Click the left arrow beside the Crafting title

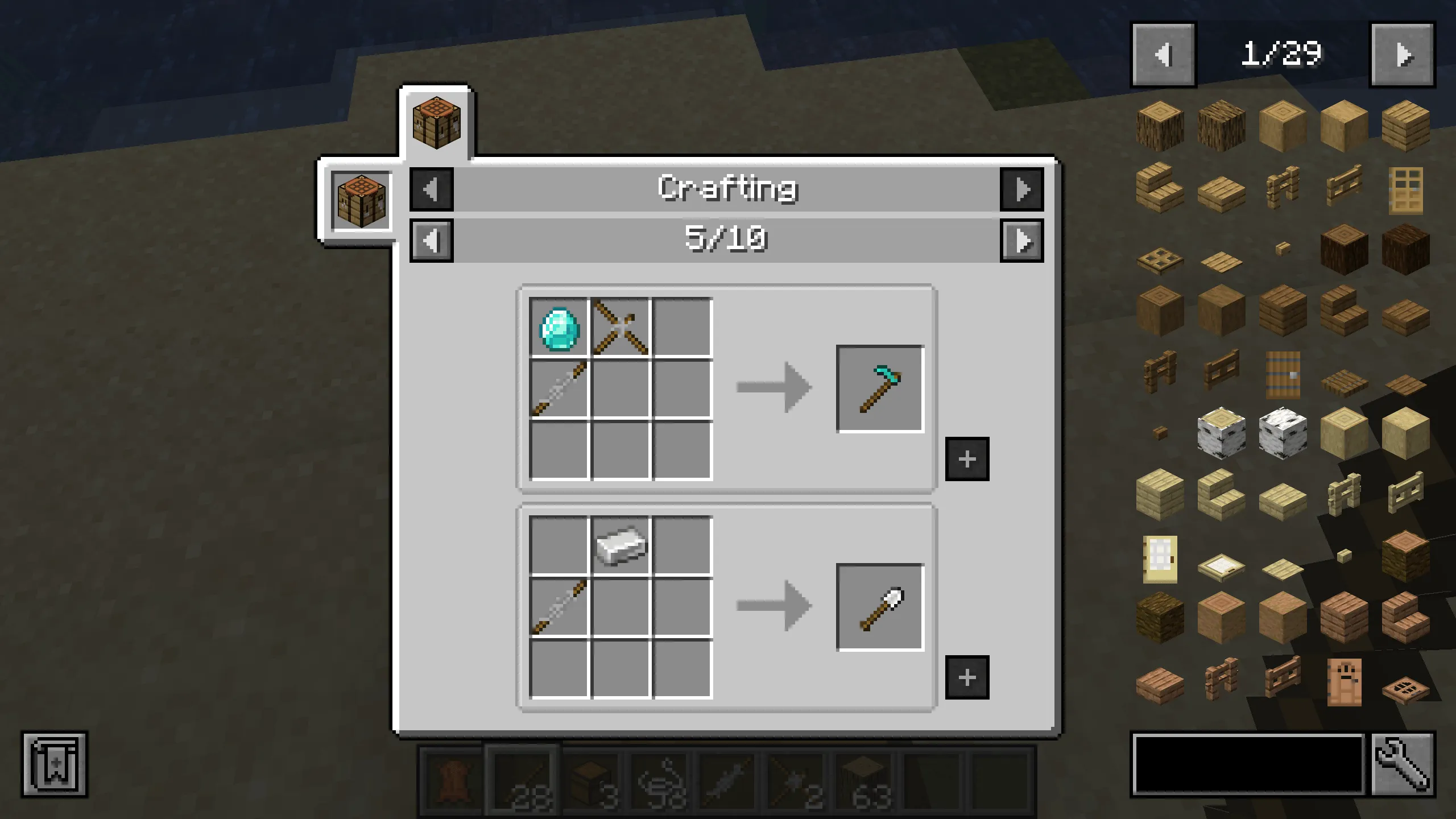431,189
